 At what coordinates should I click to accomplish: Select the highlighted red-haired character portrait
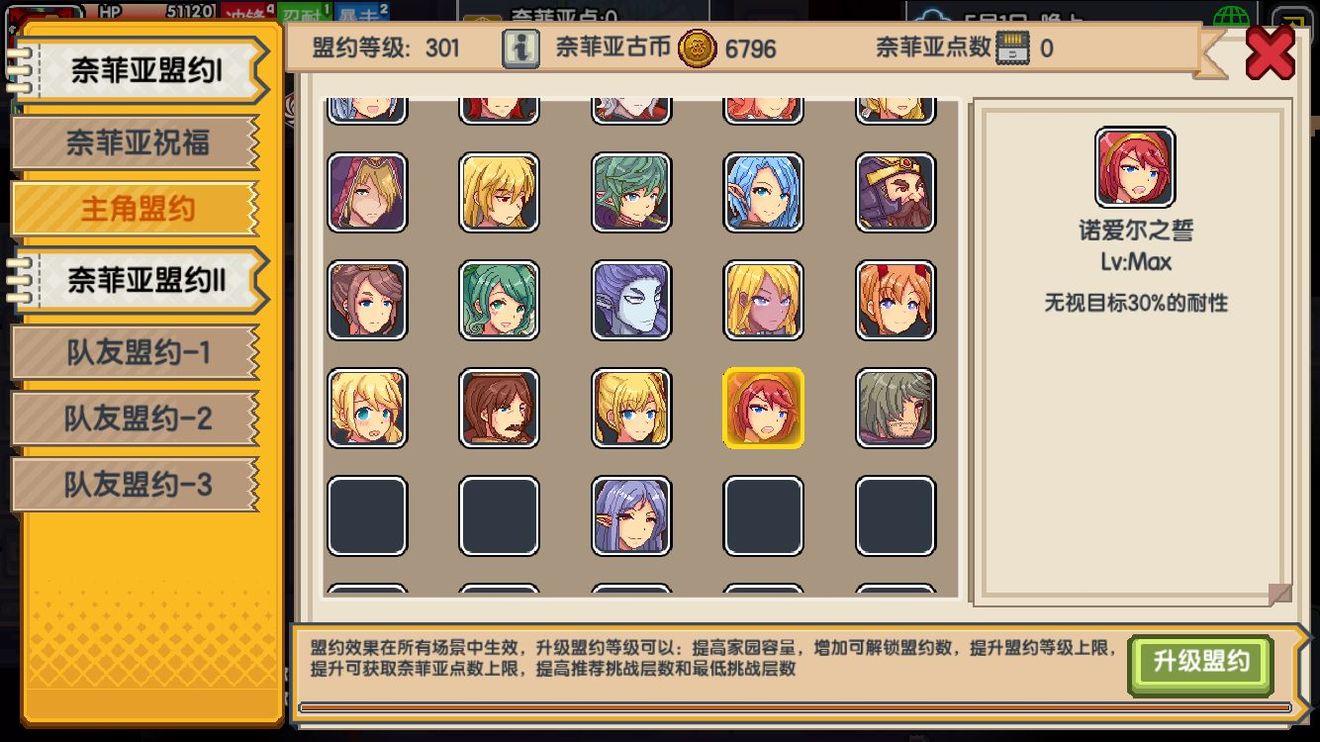coord(764,408)
